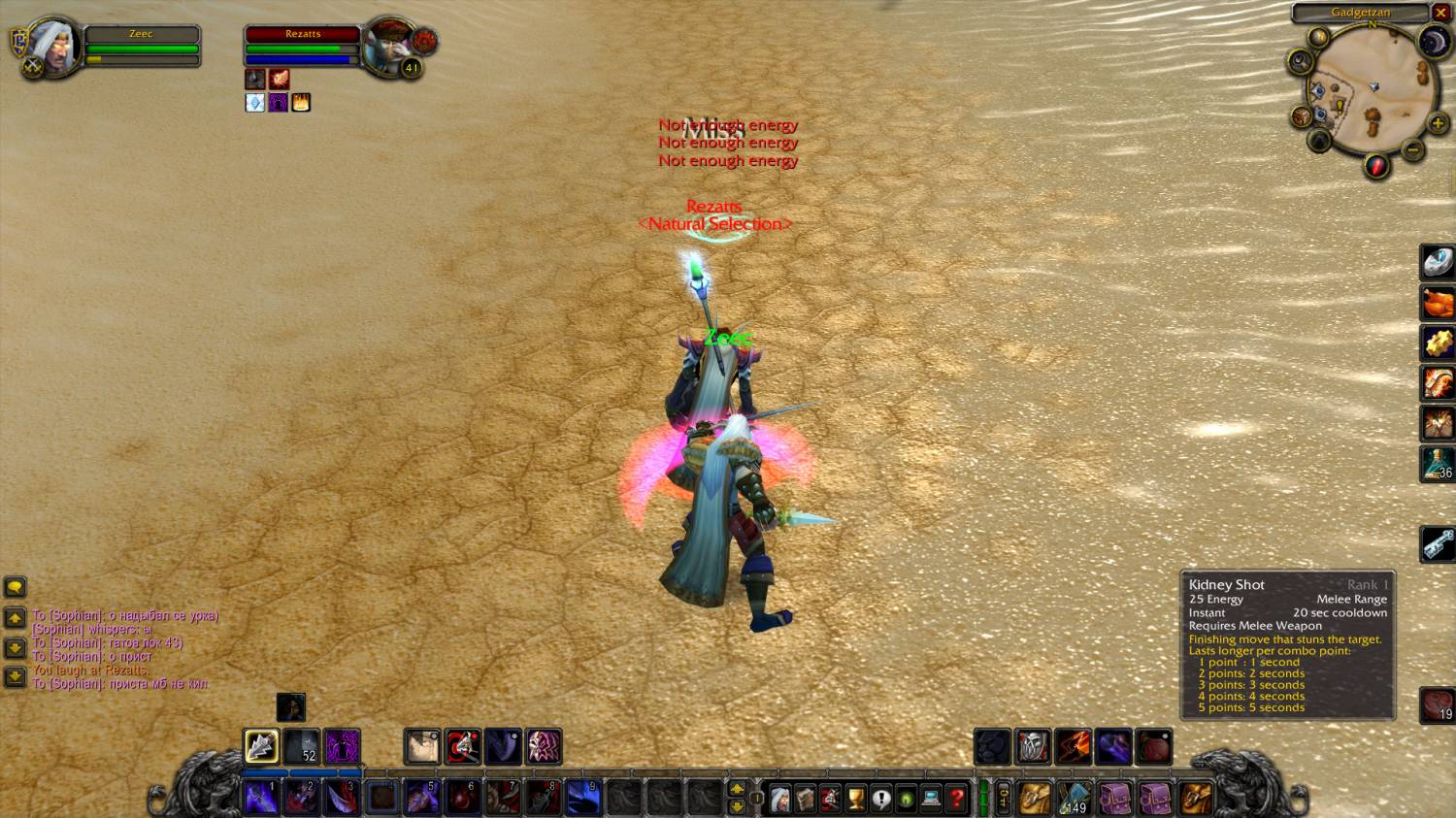Screen dimensions: 1456x818
Task: Open the chat speech bubble menu
Action: (x=15, y=587)
